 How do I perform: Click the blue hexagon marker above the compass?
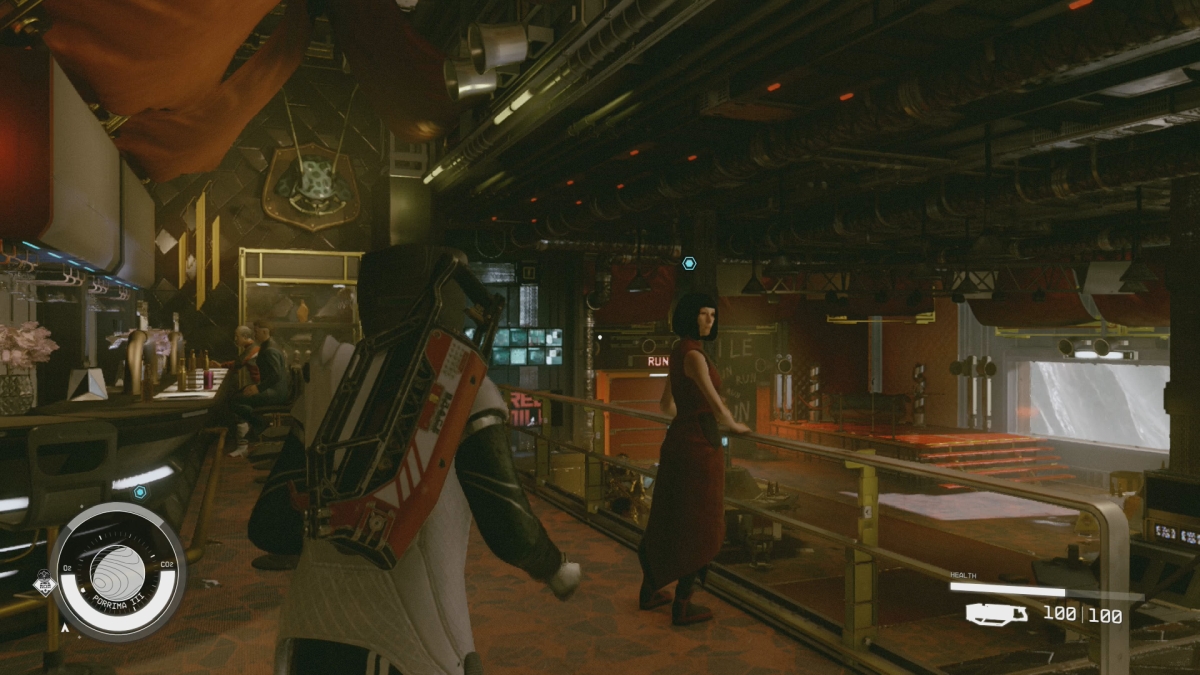139,492
